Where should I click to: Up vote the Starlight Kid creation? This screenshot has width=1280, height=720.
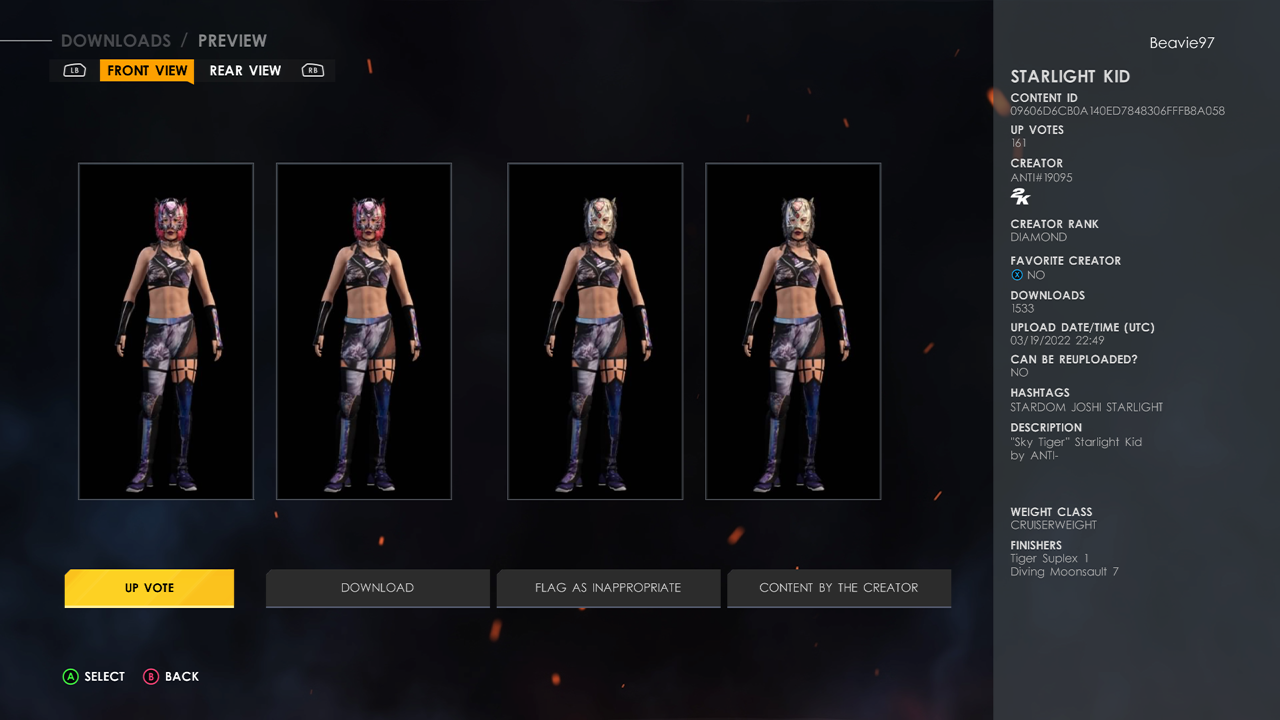pyautogui.click(x=149, y=588)
